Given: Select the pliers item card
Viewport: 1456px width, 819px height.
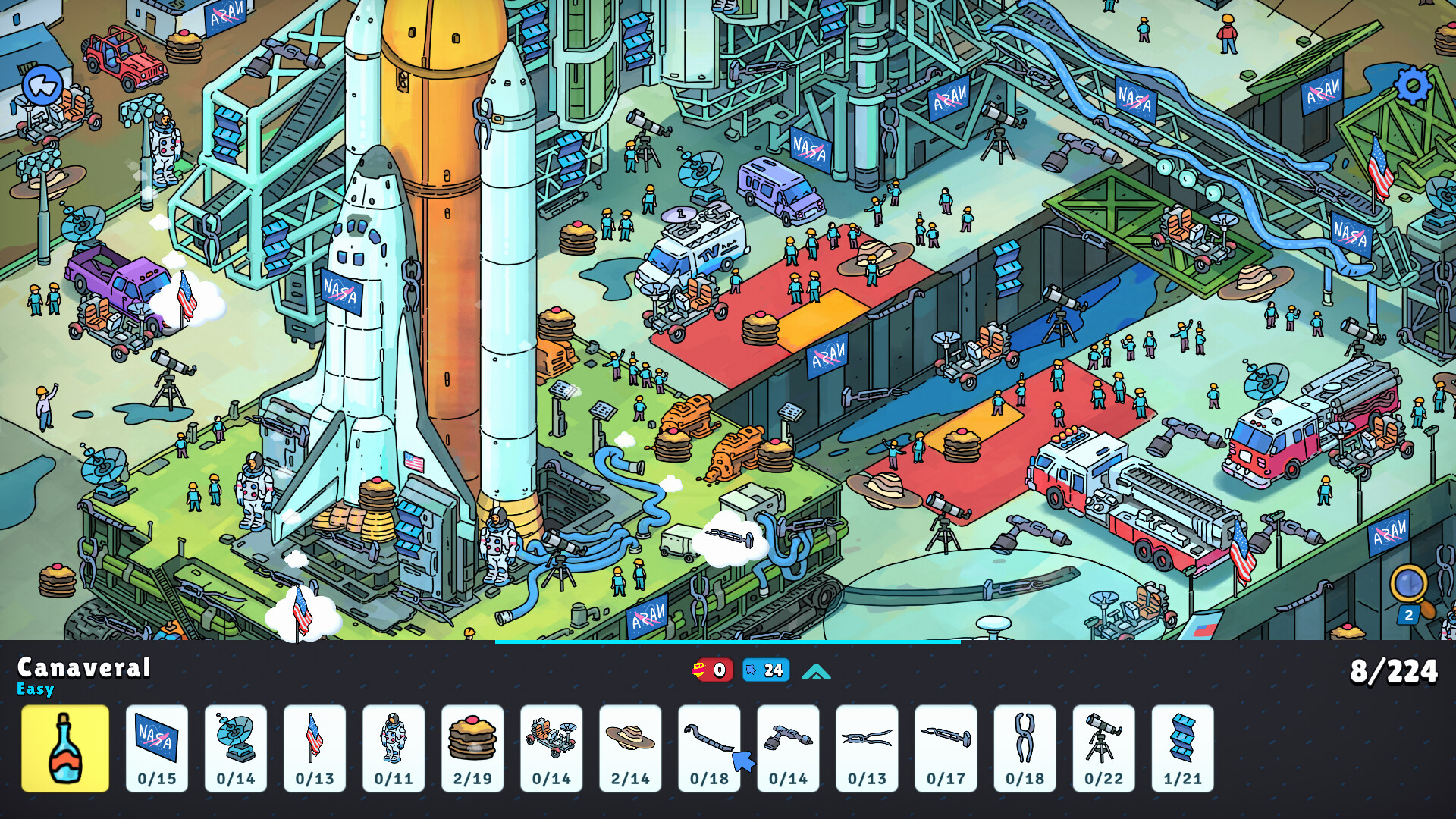Looking at the screenshot, I should coord(866,748).
